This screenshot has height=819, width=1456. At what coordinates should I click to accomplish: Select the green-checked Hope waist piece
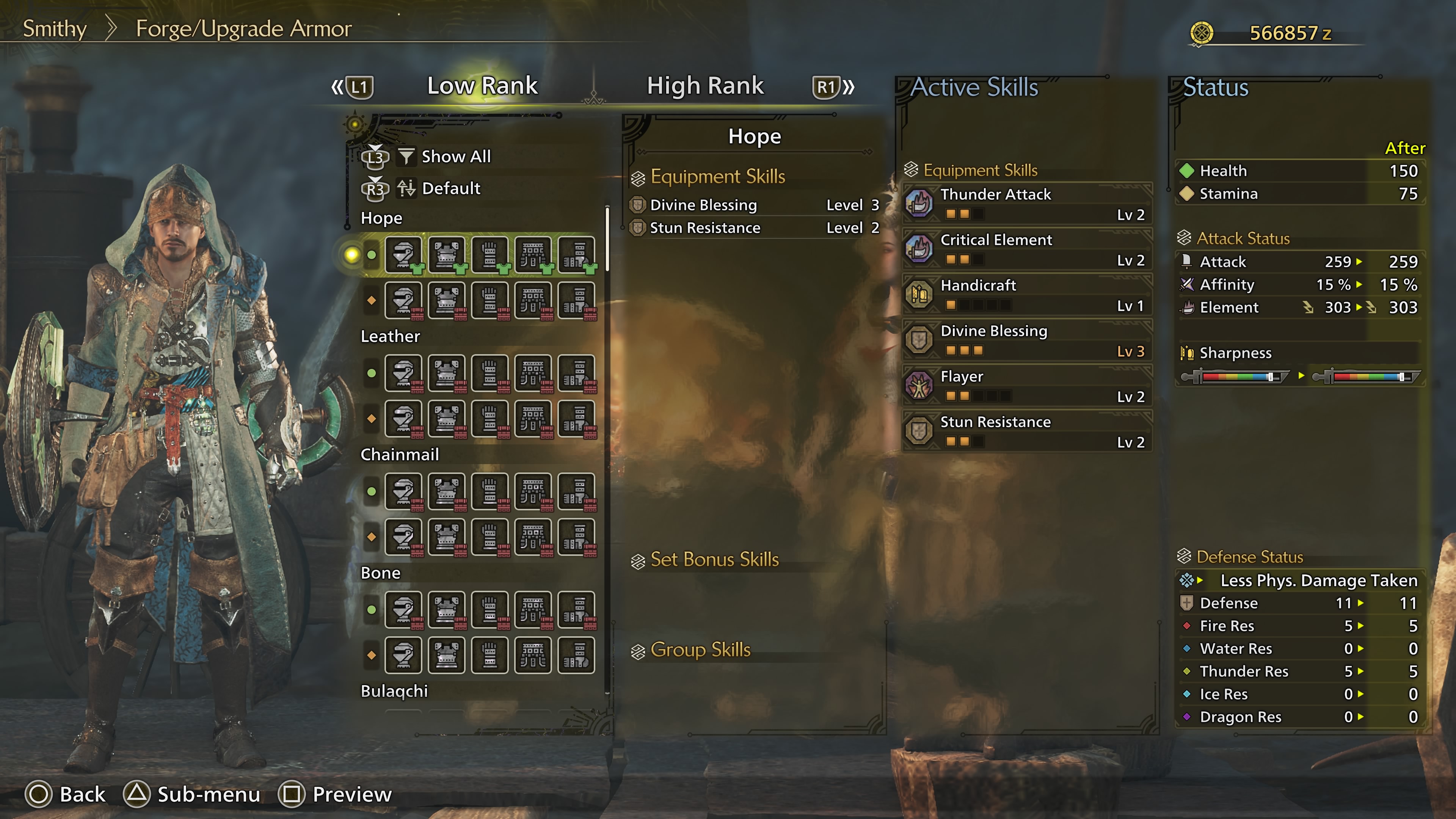tap(532, 255)
